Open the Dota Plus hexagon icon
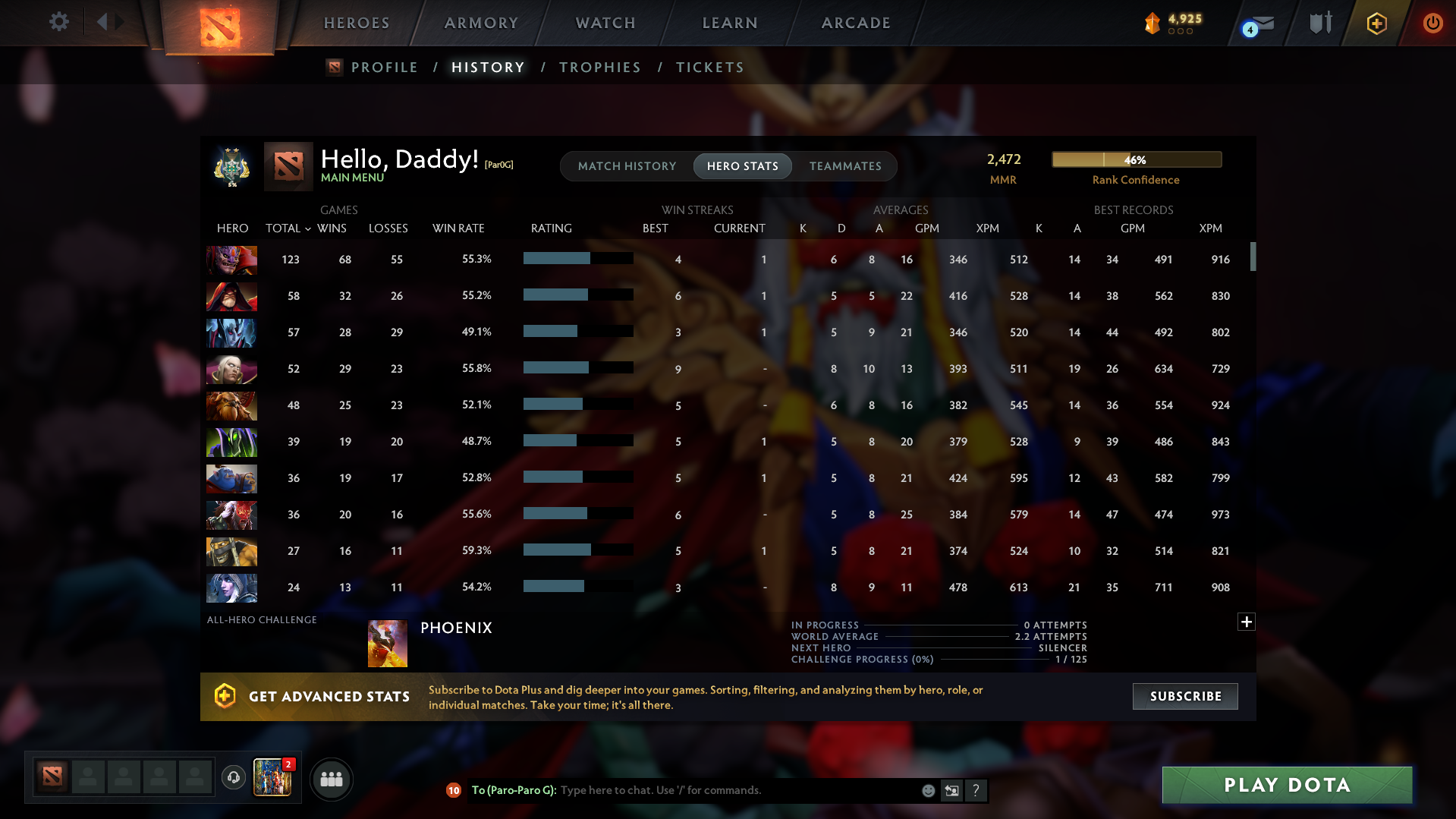The image size is (1456, 819). (x=1376, y=24)
